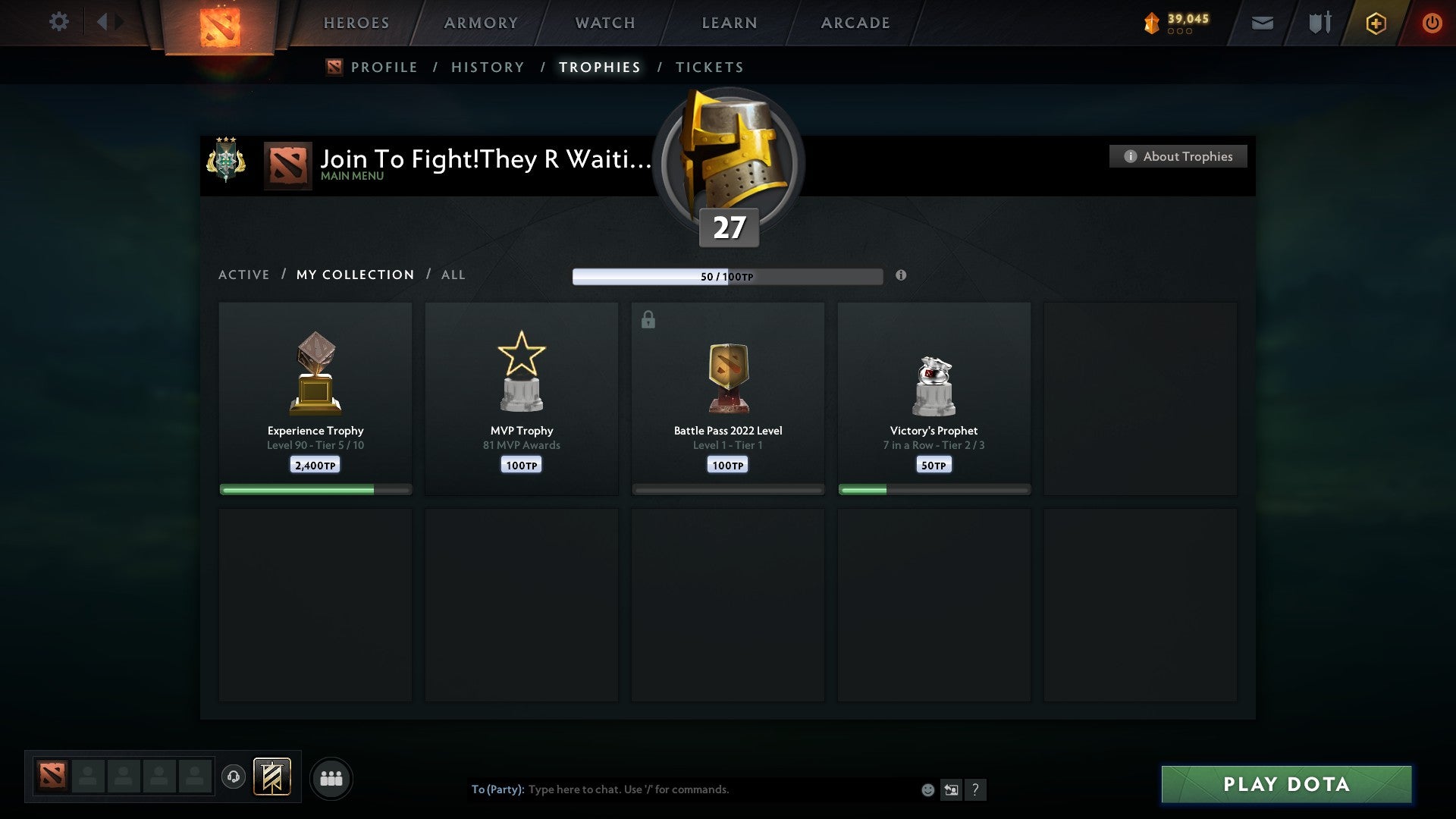Select the armory shield and sword icon
The width and height of the screenshot is (1456, 819).
point(1319,23)
